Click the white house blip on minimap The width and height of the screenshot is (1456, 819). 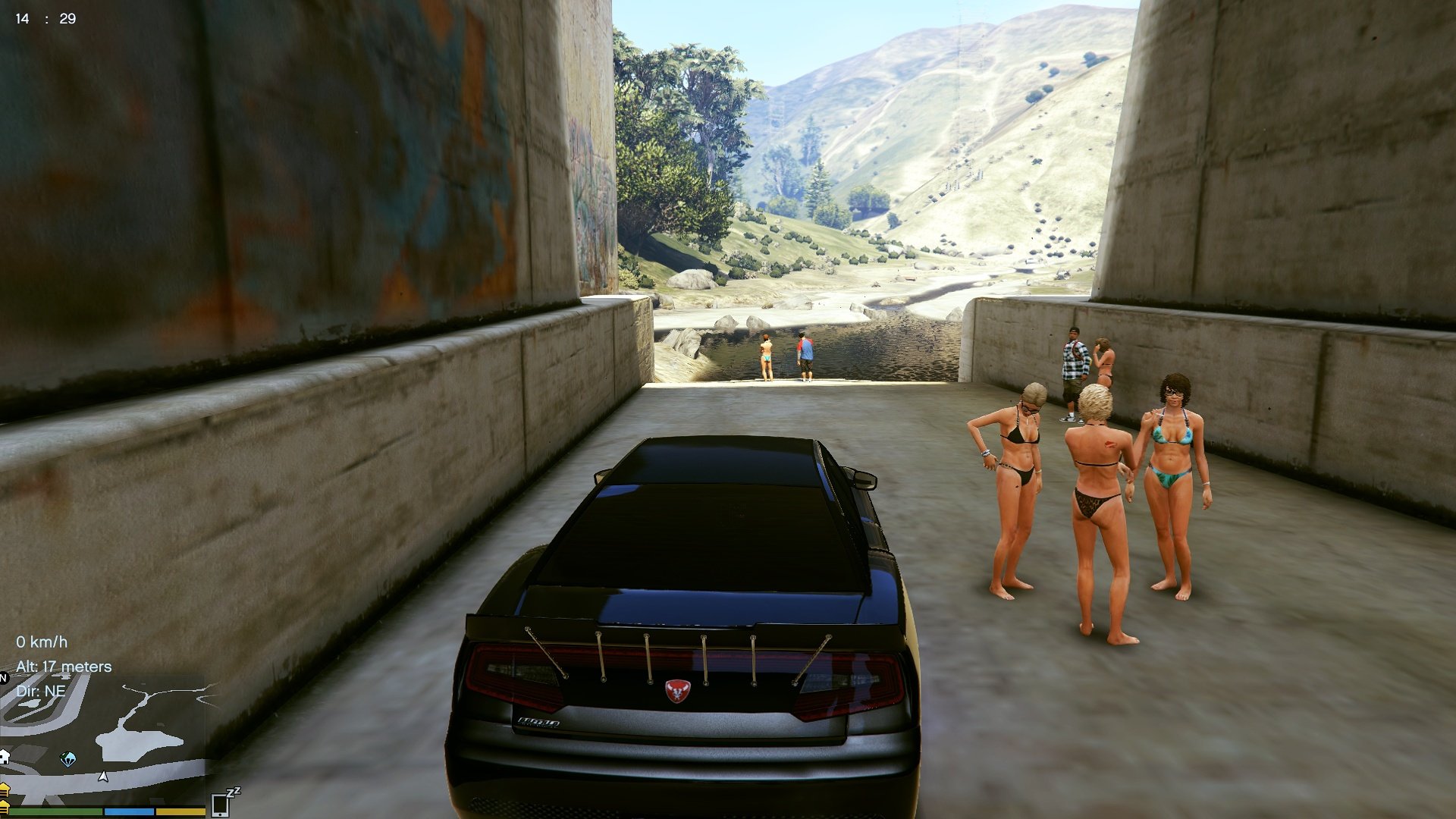coord(4,757)
